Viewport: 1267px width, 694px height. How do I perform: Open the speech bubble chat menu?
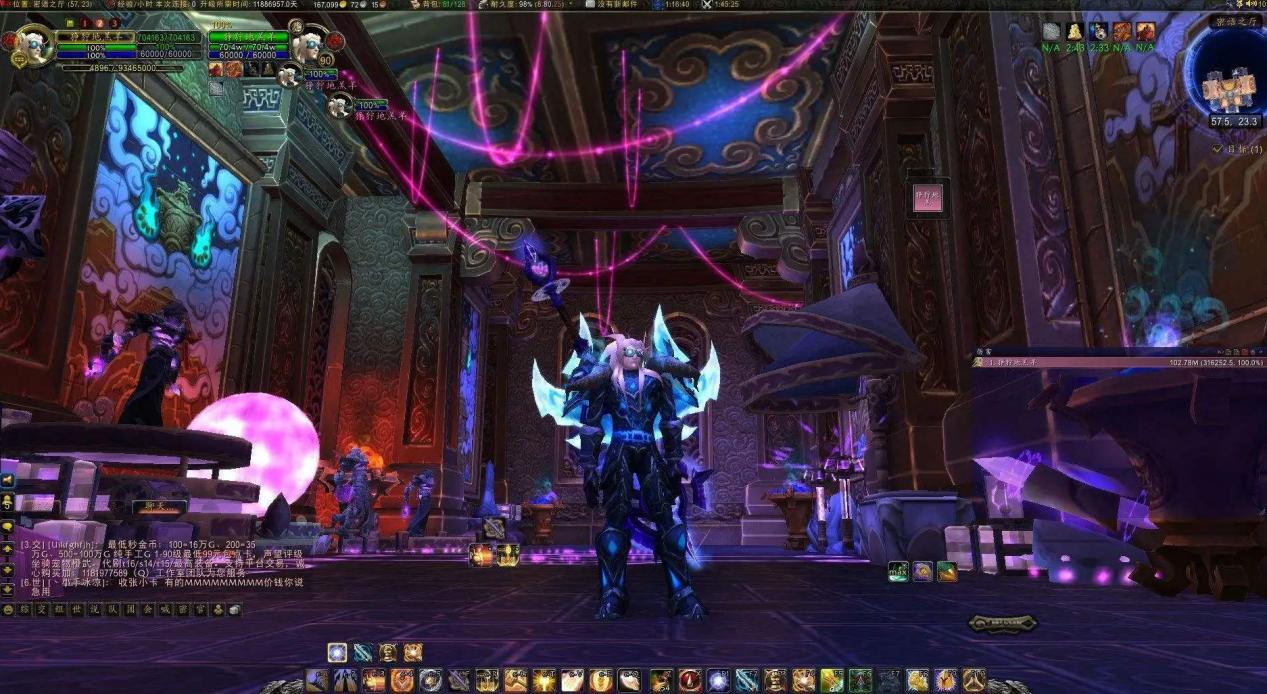[x=8, y=526]
